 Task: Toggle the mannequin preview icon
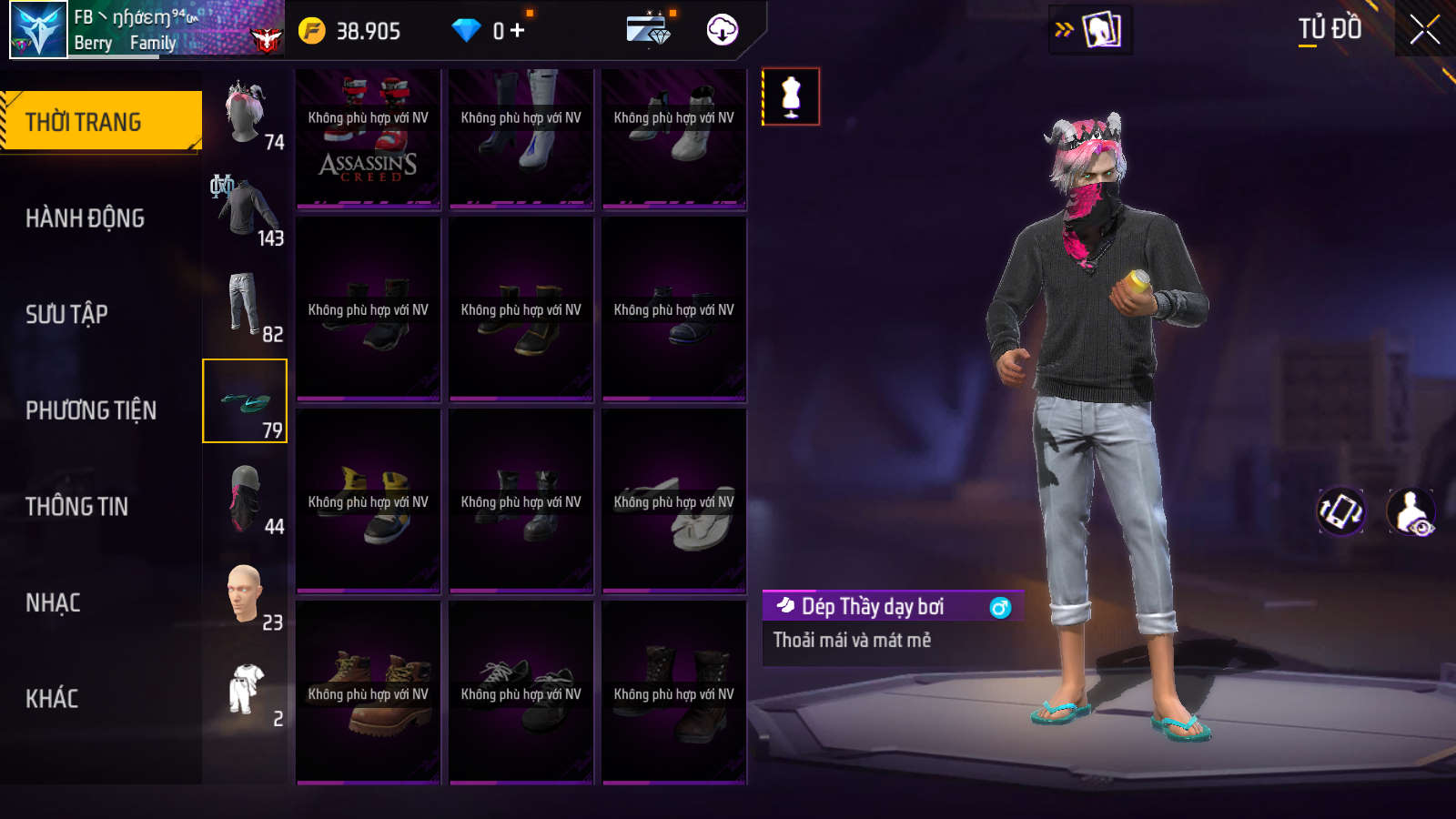click(x=791, y=96)
